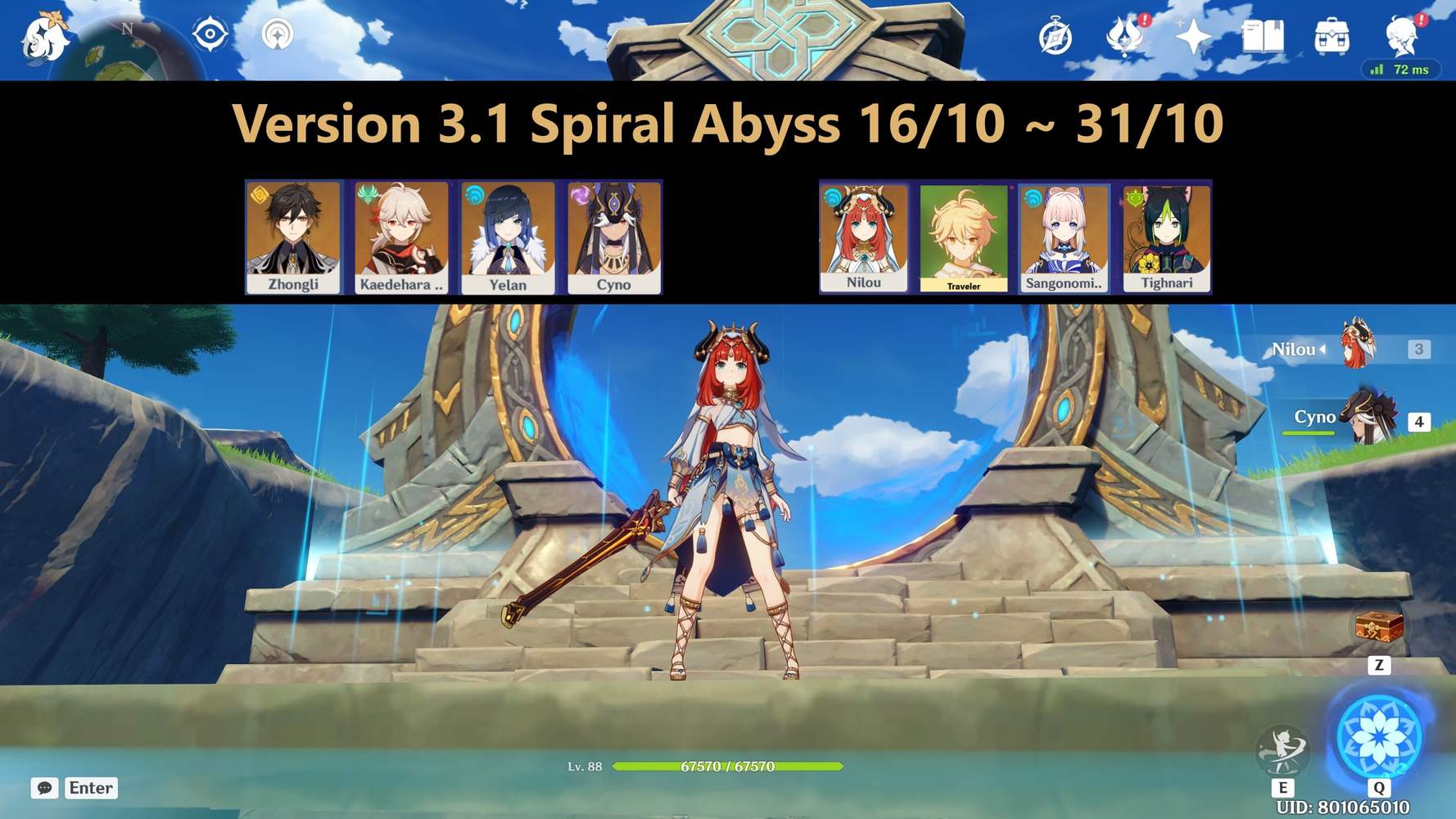Open the treasure chest interaction icon
The image size is (1456, 819).
click(x=1380, y=627)
